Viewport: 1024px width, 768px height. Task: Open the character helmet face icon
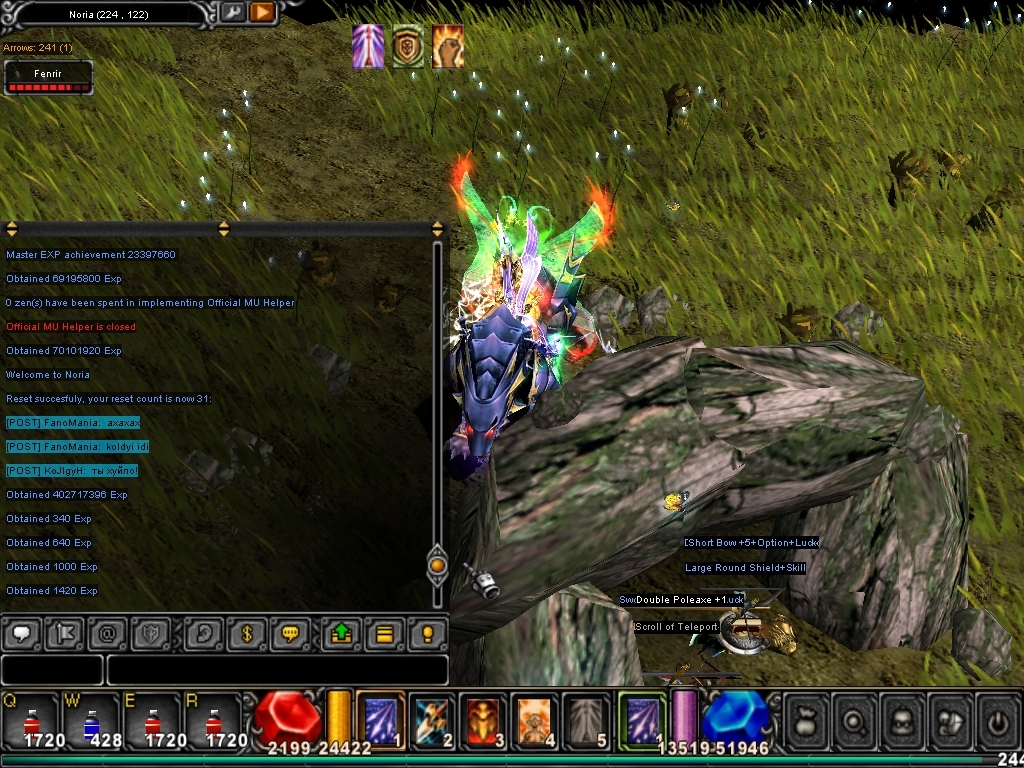tap(901, 718)
